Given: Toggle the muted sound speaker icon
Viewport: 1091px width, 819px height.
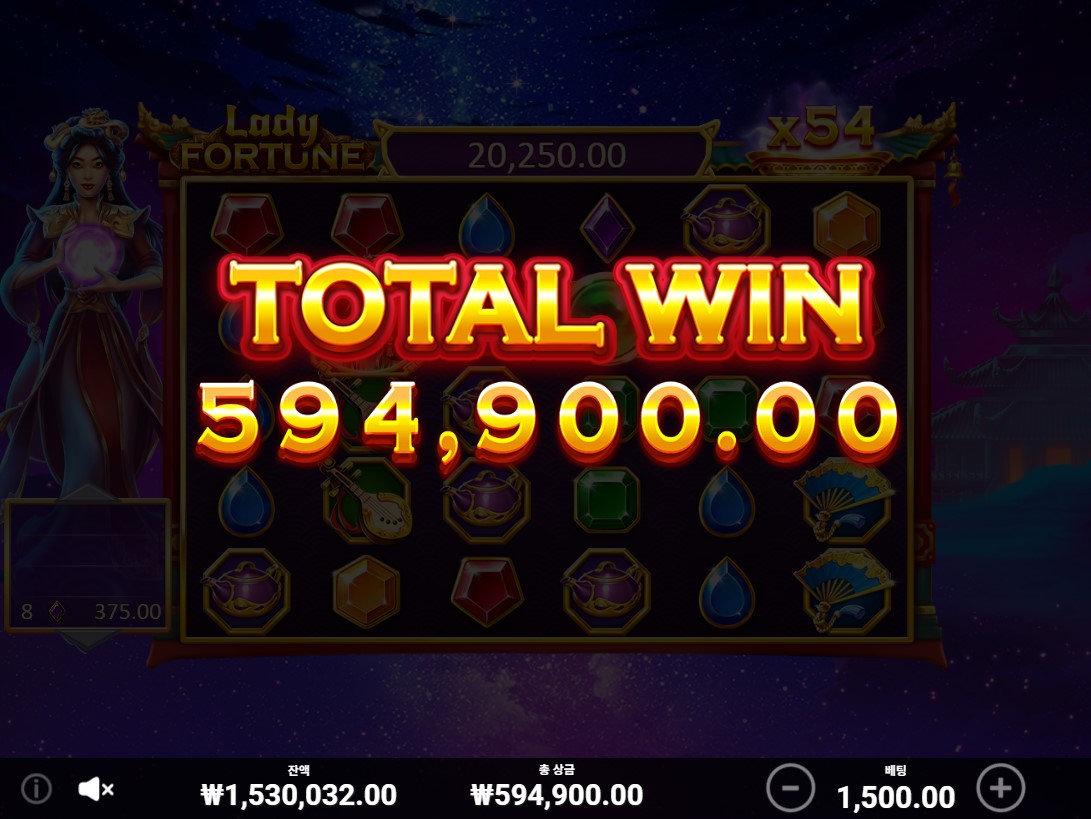Looking at the screenshot, I should (x=95, y=789).
